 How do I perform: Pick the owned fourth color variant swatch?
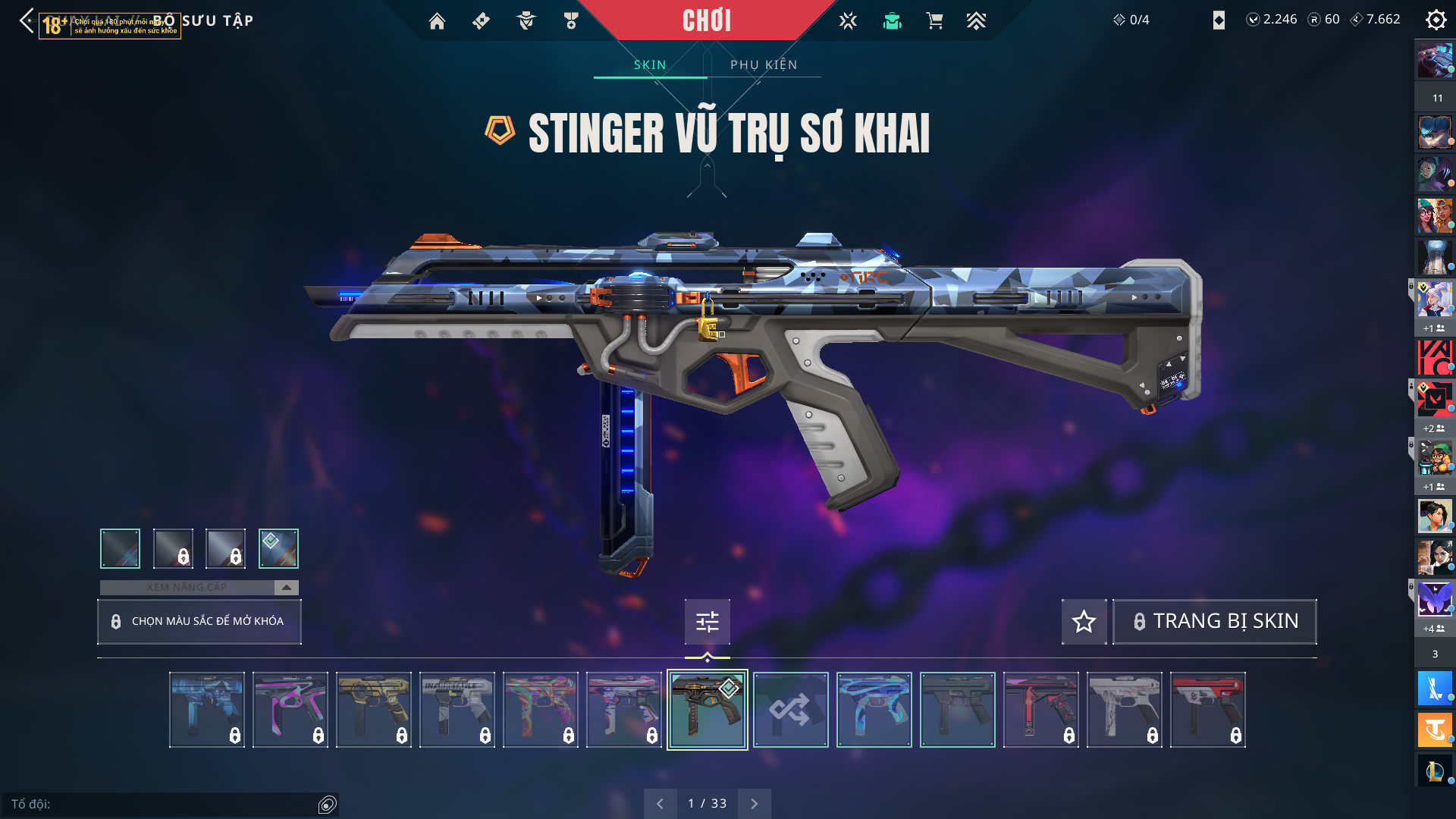point(278,548)
